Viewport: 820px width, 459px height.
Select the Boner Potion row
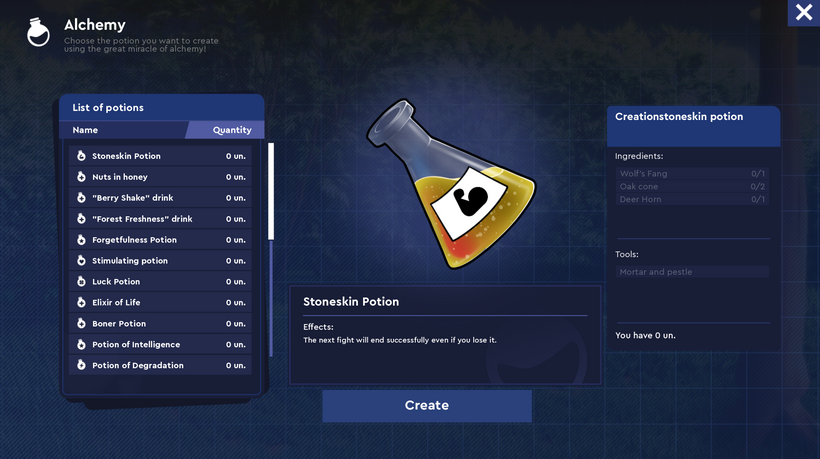(x=160, y=324)
